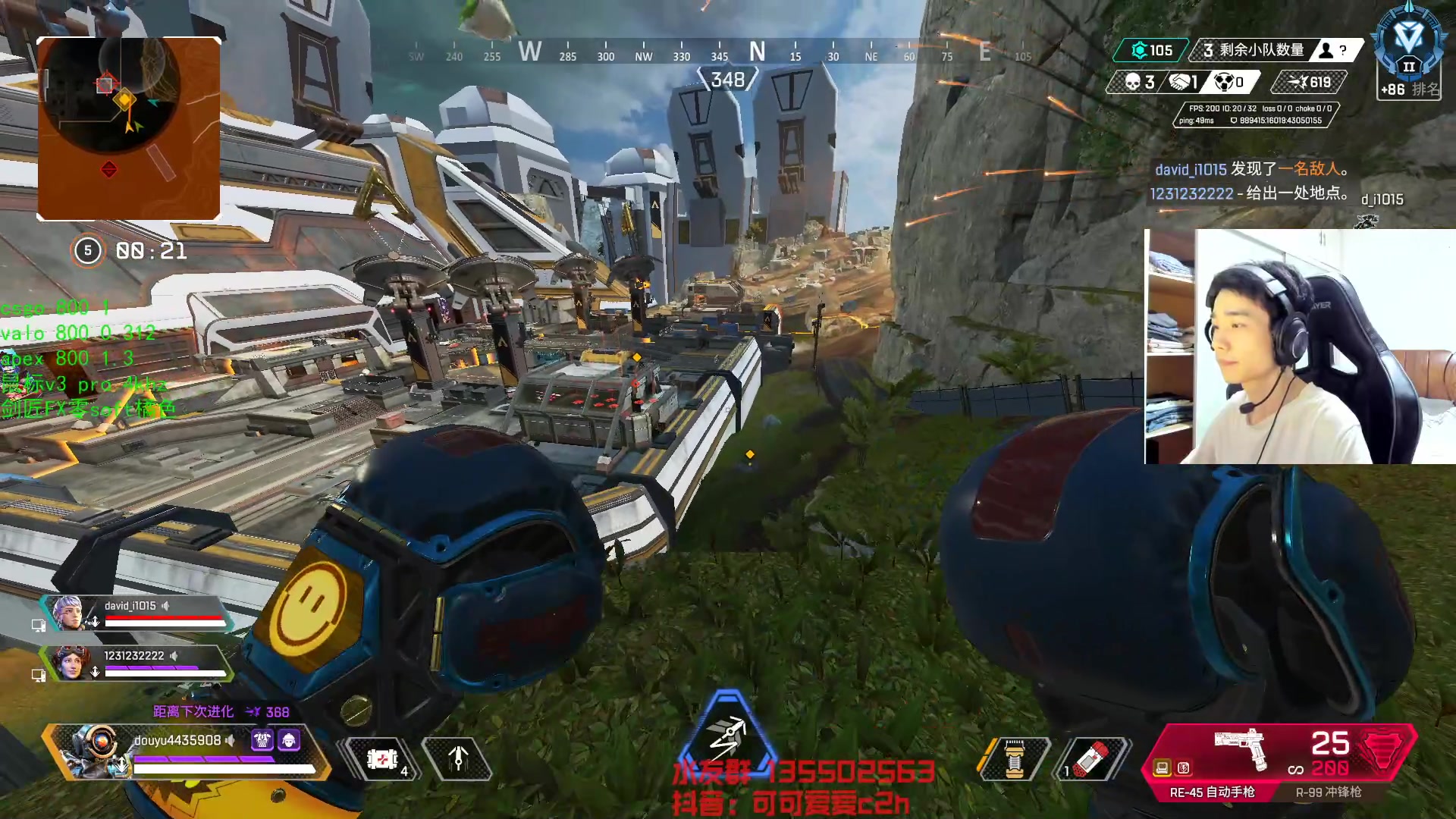
Task: Click the red hop-up attachment icon
Action: [1183, 768]
